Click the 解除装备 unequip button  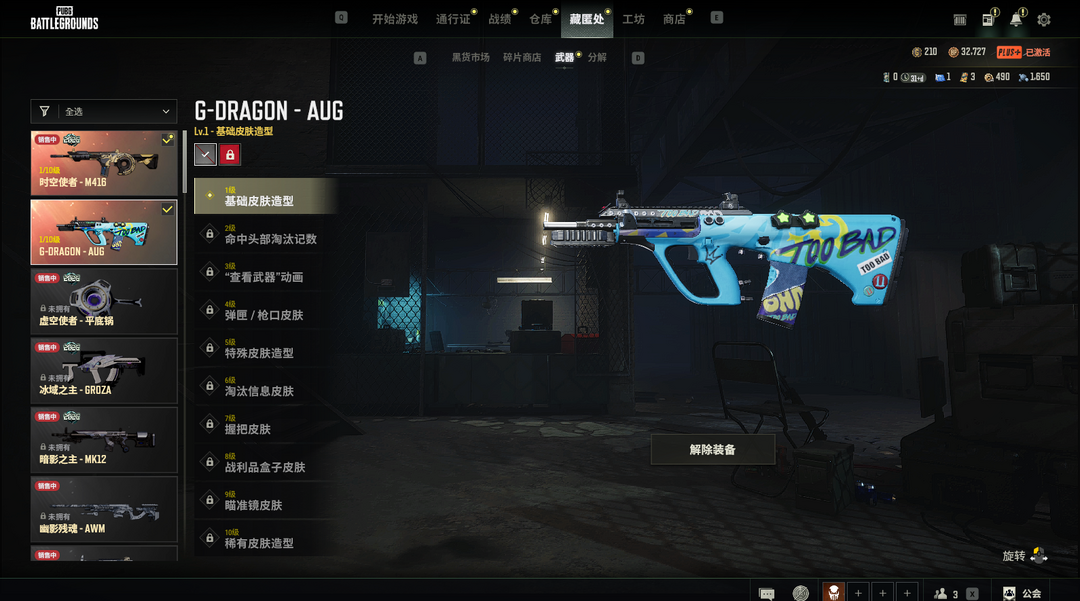tap(712, 450)
